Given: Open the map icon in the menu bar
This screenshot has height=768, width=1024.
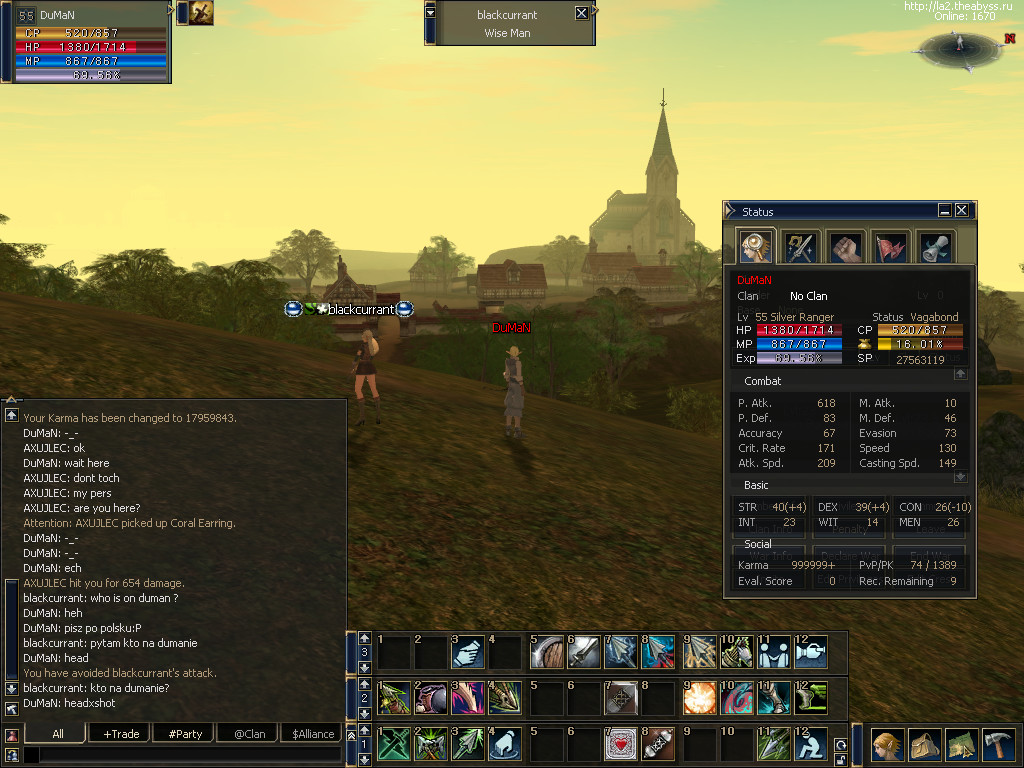Looking at the screenshot, I should tap(961, 745).
